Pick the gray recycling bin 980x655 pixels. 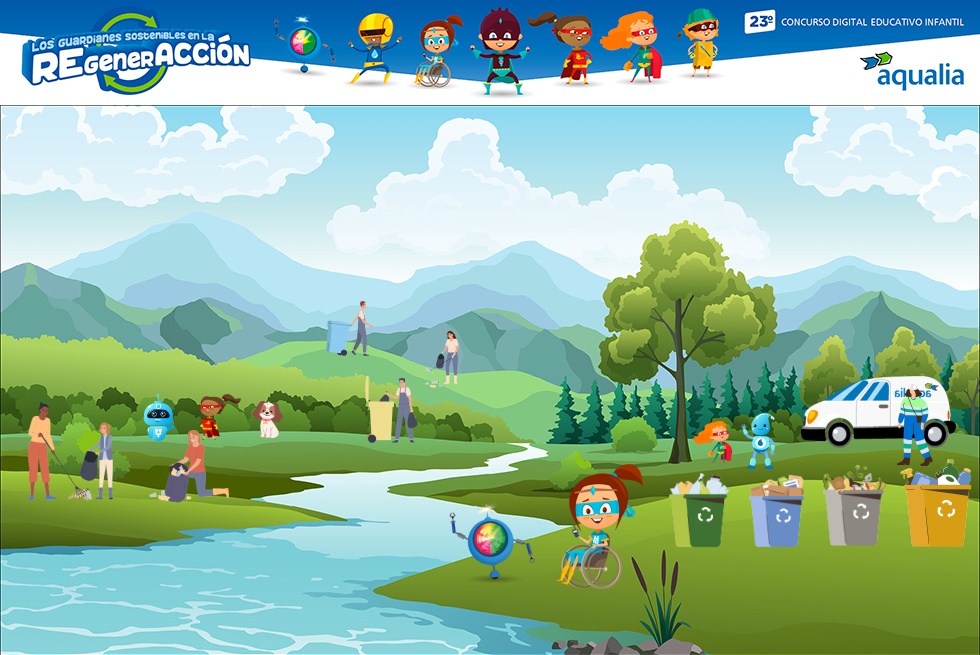click(854, 515)
